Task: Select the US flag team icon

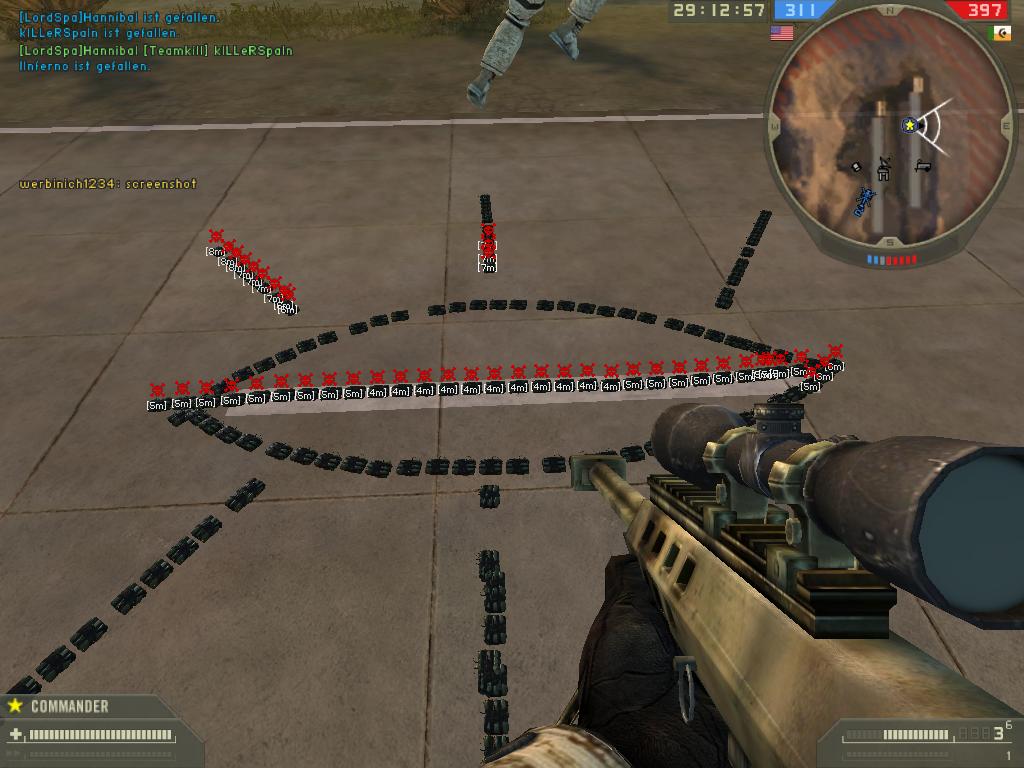Action: 781,33
